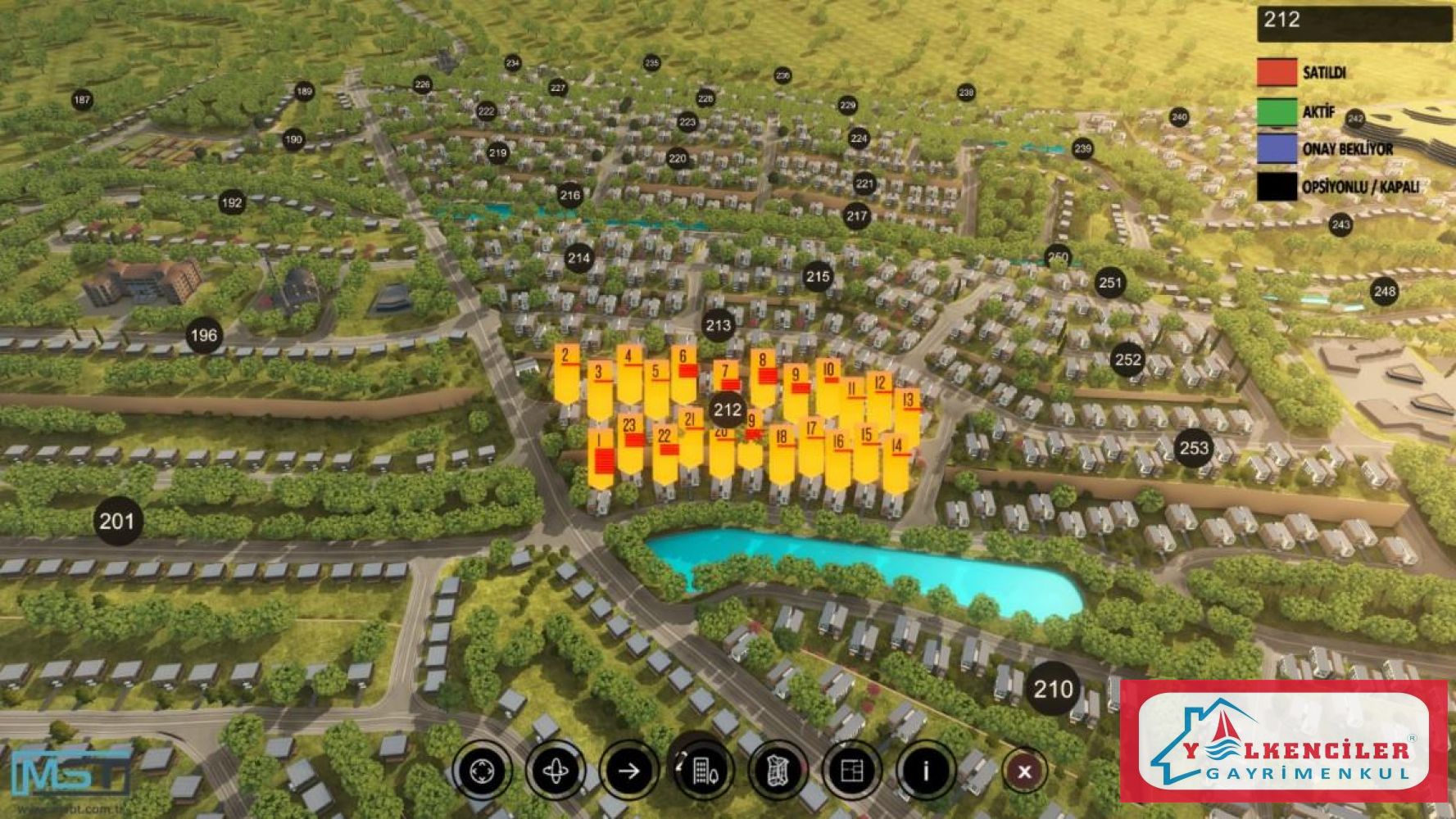Show the site map outline view
Viewport: 1456px width, 819px height.
pos(777,771)
